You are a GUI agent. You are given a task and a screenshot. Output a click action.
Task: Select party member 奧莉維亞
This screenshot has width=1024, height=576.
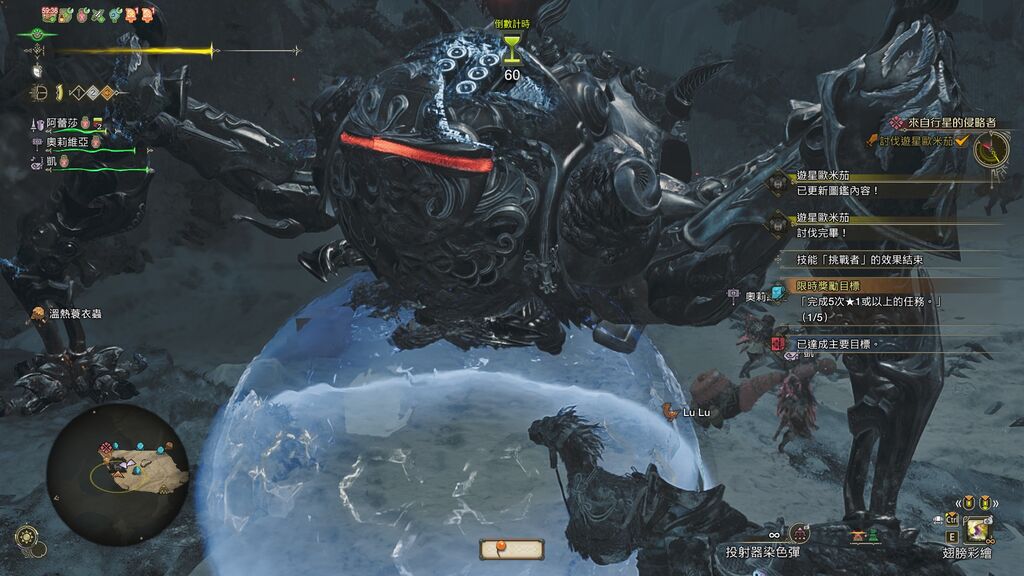(68, 142)
